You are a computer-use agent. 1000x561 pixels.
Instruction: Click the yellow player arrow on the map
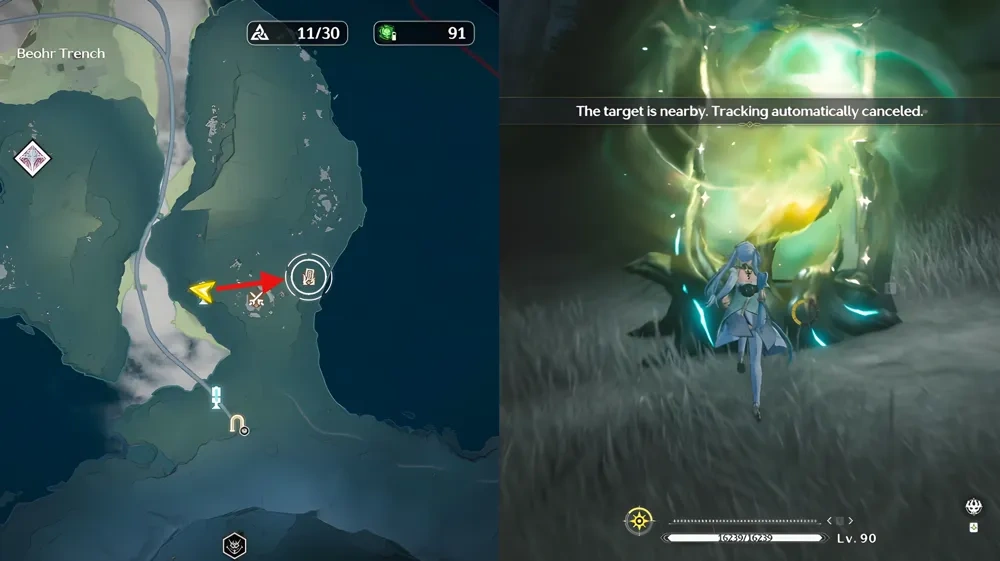tap(202, 291)
